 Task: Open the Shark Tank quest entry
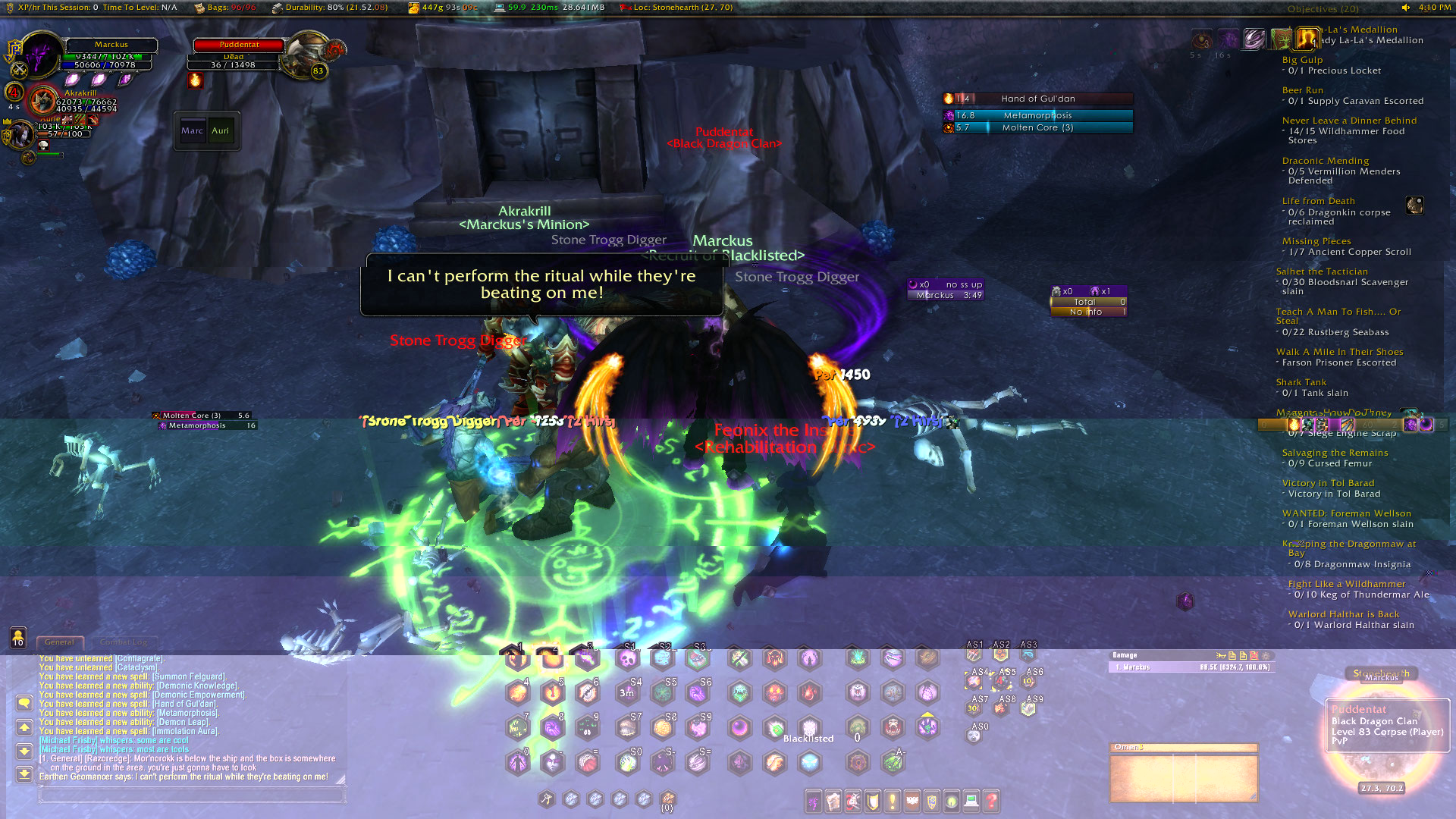(x=1301, y=382)
